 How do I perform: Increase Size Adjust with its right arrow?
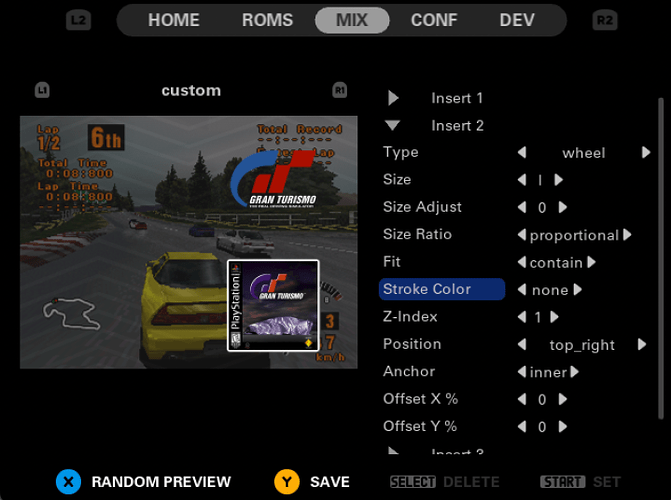563,208
